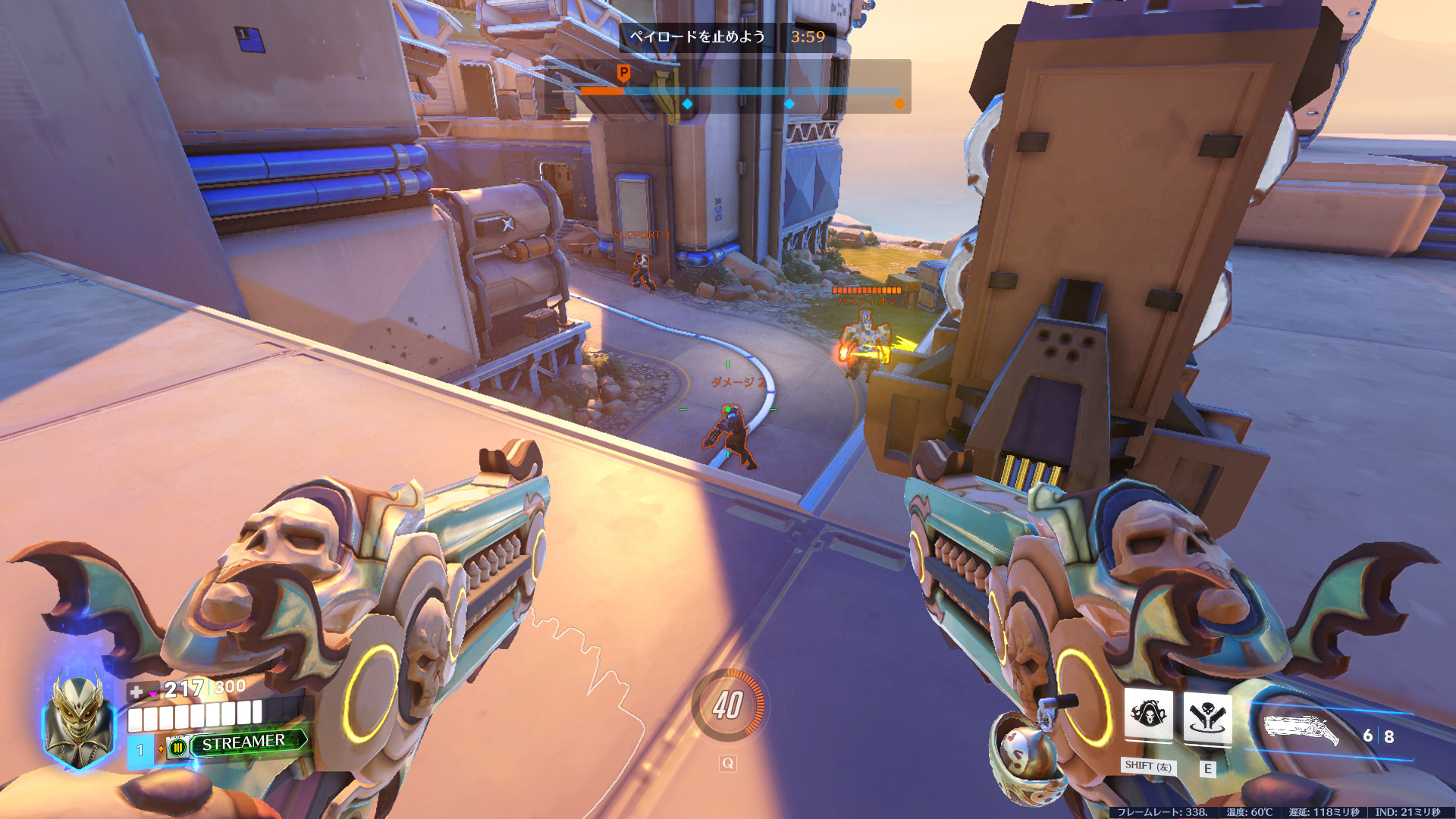Click the ultimate charge meter showing 40
The width and height of the screenshot is (1456, 819).
(728, 705)
